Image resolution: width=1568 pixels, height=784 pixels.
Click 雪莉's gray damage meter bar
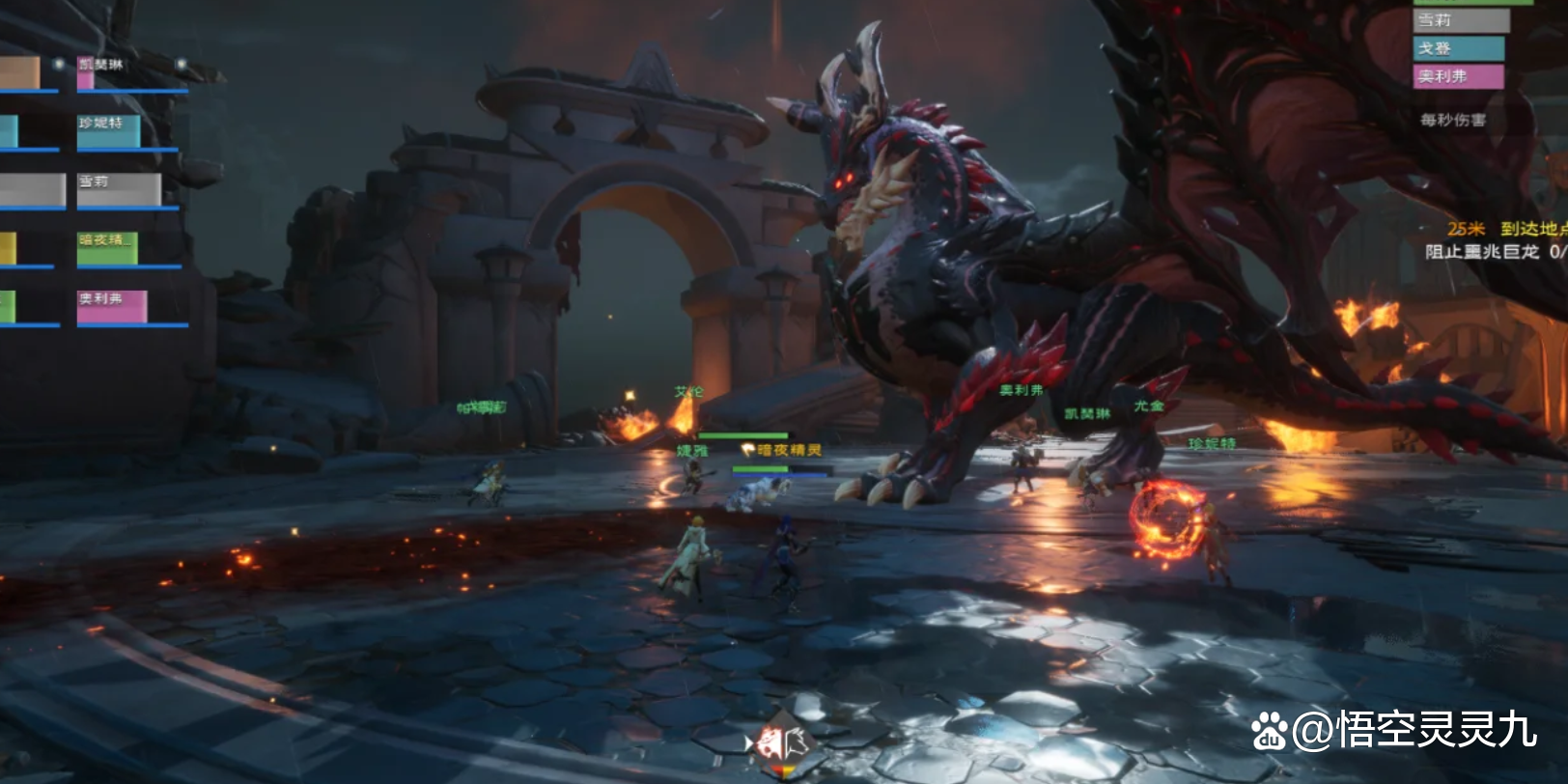[1460, 20]
